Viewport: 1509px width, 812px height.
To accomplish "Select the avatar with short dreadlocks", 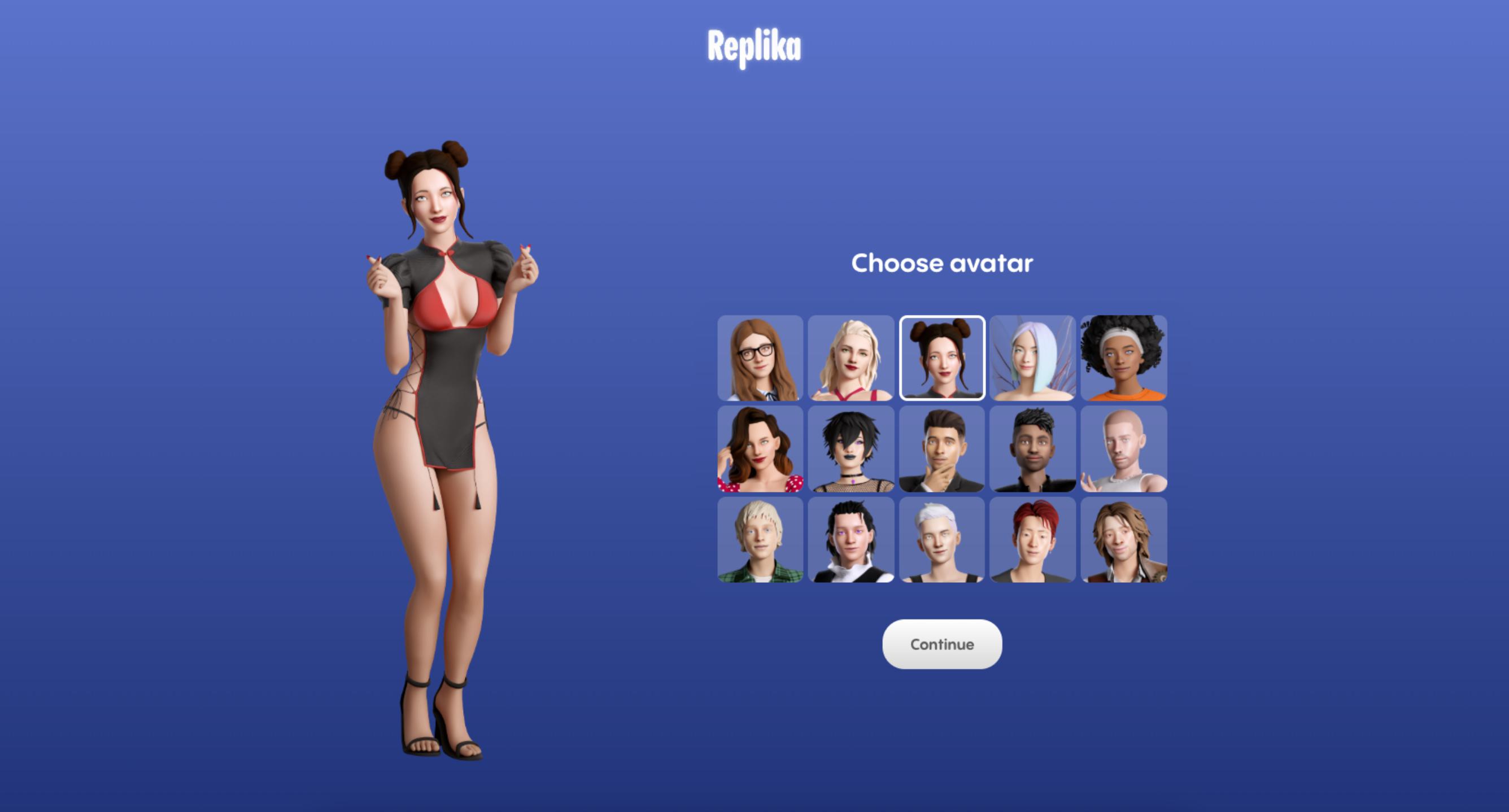I will pos(1032,449).
